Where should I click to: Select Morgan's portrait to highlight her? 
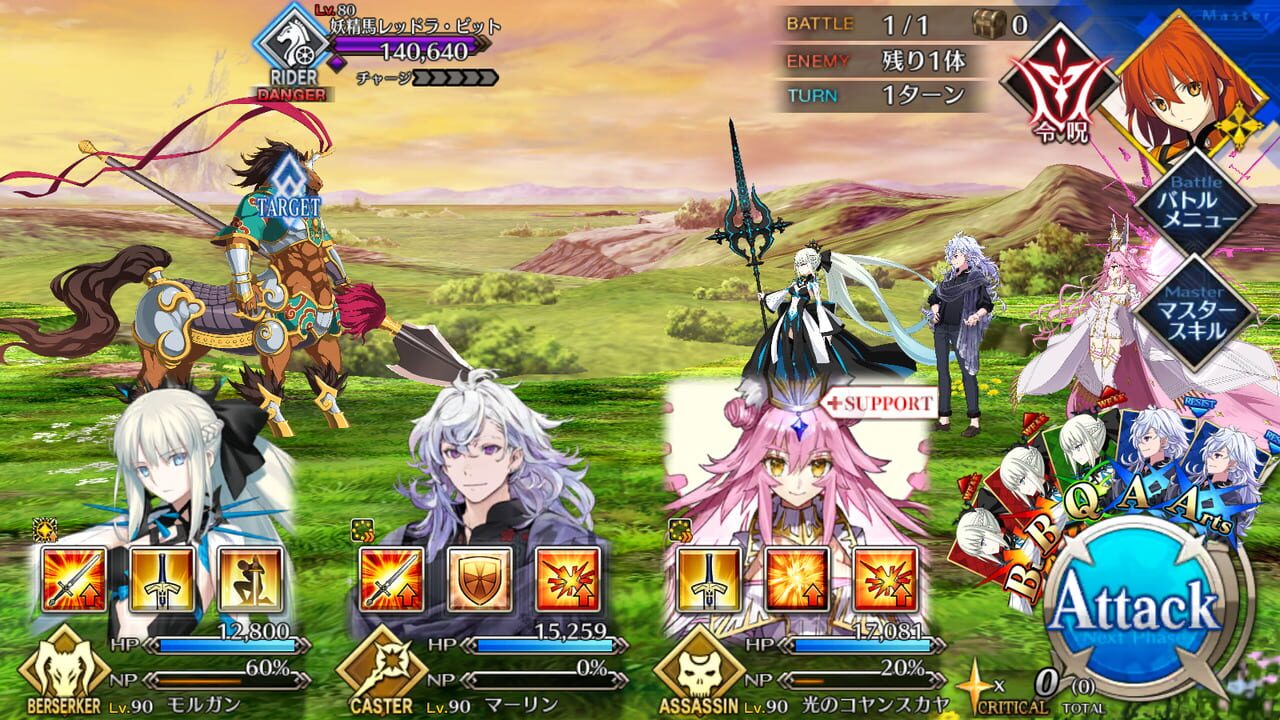pos(170,460)
